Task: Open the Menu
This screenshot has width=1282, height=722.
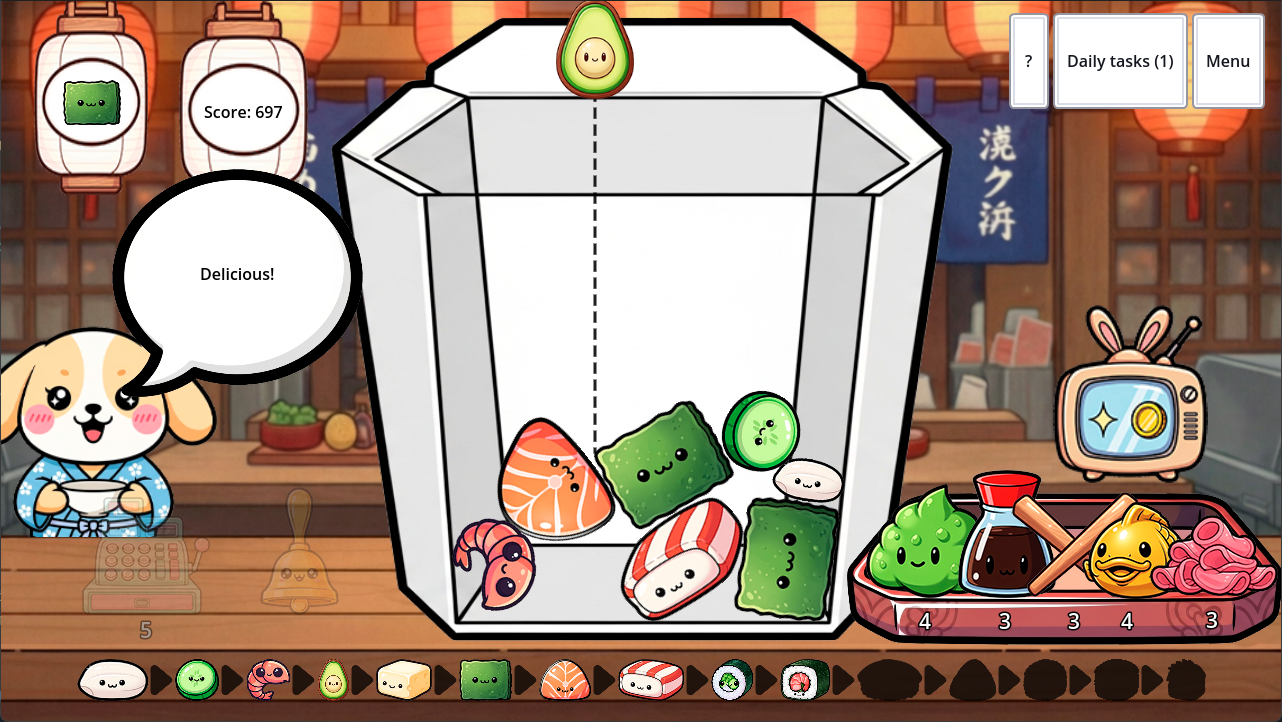Action: pos(1228,61)
